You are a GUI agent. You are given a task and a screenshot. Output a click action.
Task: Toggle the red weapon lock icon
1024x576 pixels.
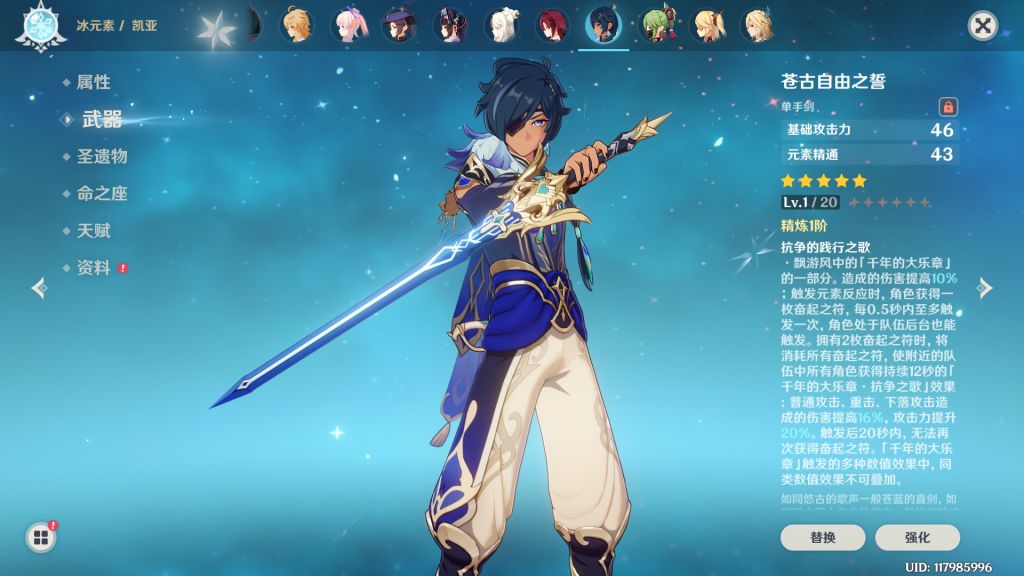tap(947, 106)
